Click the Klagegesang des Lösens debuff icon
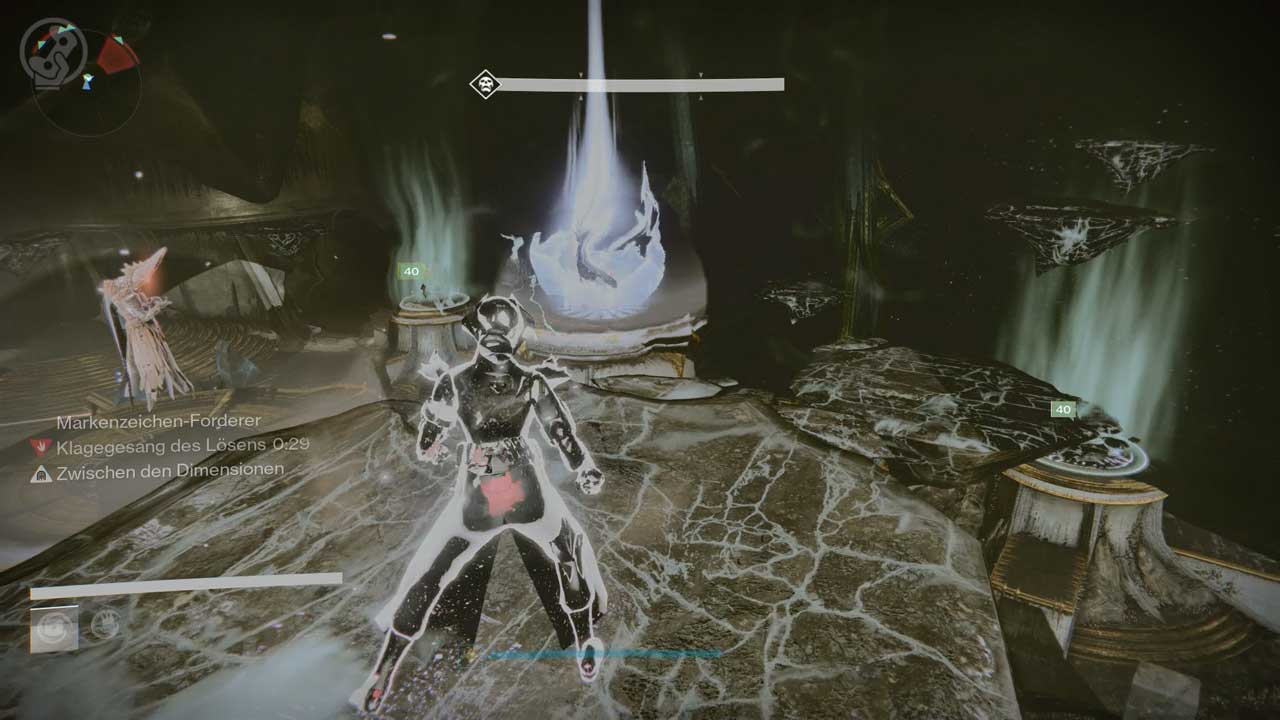This screenshot has height=720, width=1280. (41, 447)
